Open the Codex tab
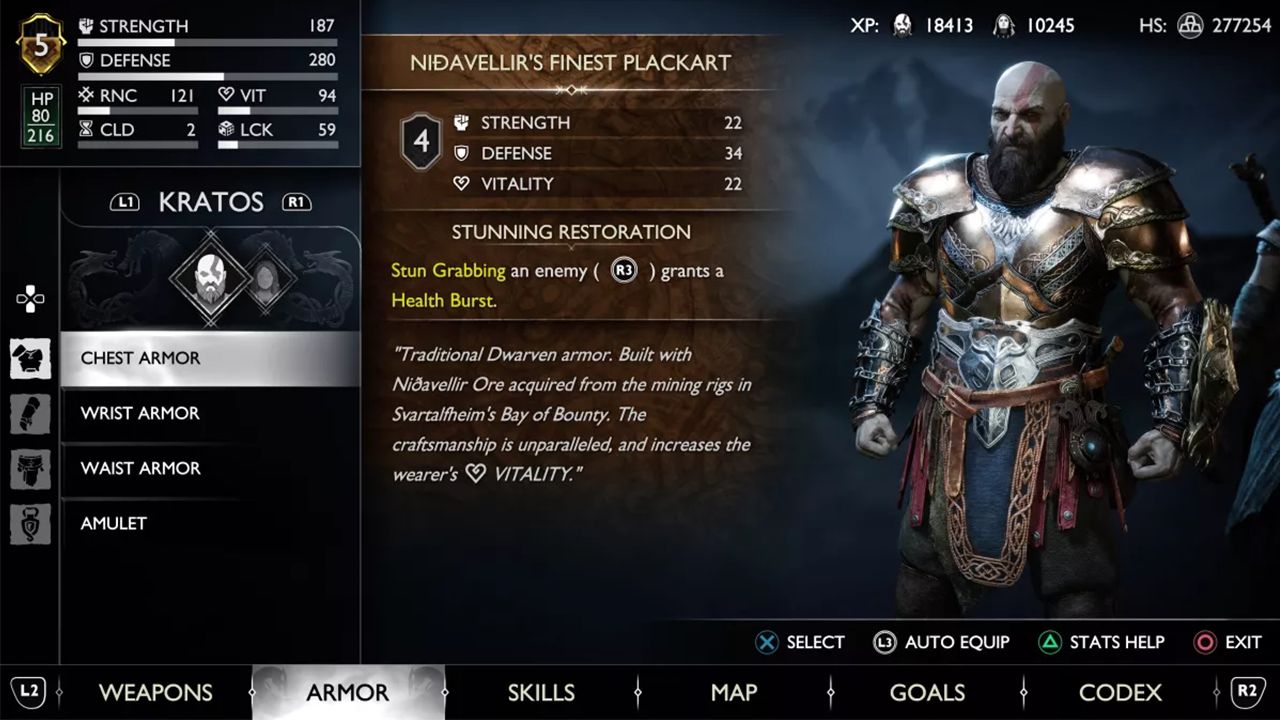Screen dimensions: 1280x720 point(1120,692)
